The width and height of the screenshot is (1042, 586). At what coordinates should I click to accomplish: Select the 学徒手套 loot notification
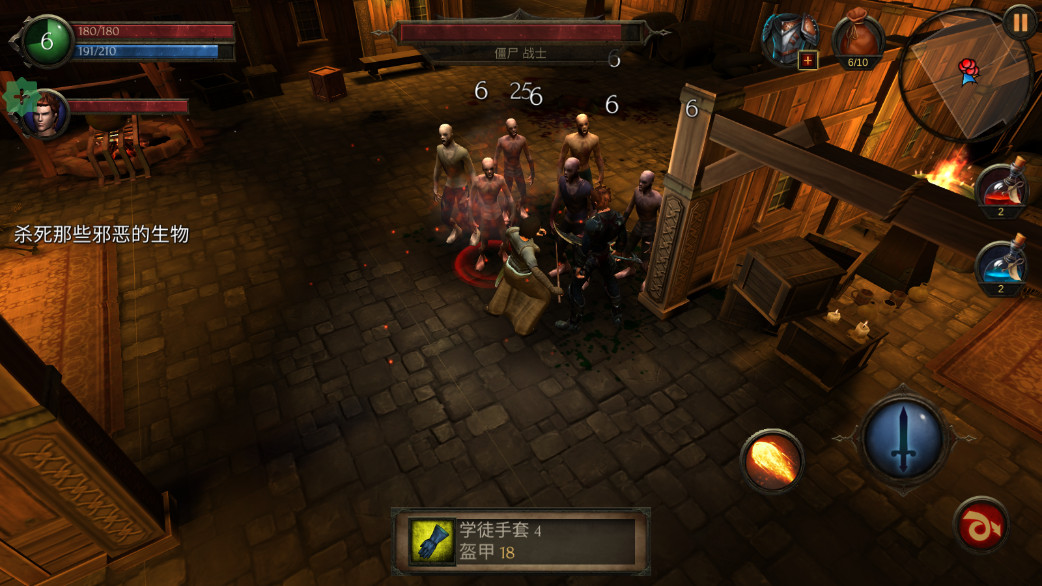521,541
